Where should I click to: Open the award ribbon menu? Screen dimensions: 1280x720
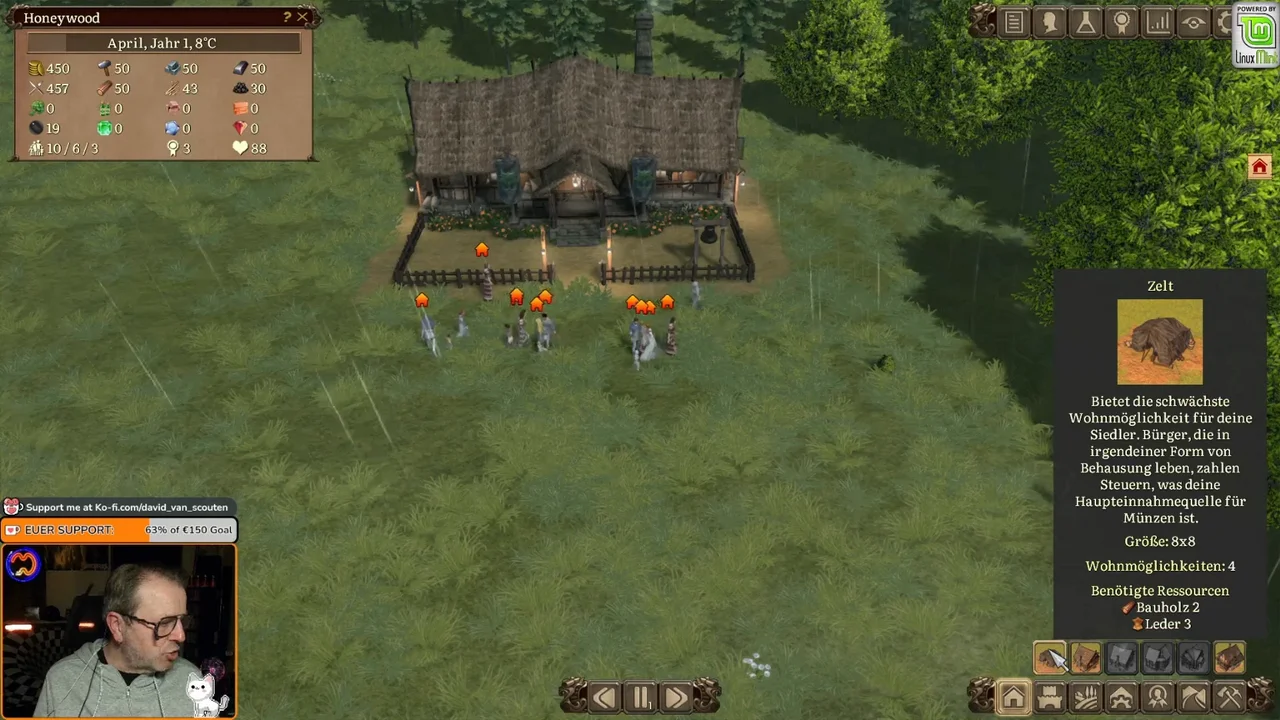[1122, 23]
